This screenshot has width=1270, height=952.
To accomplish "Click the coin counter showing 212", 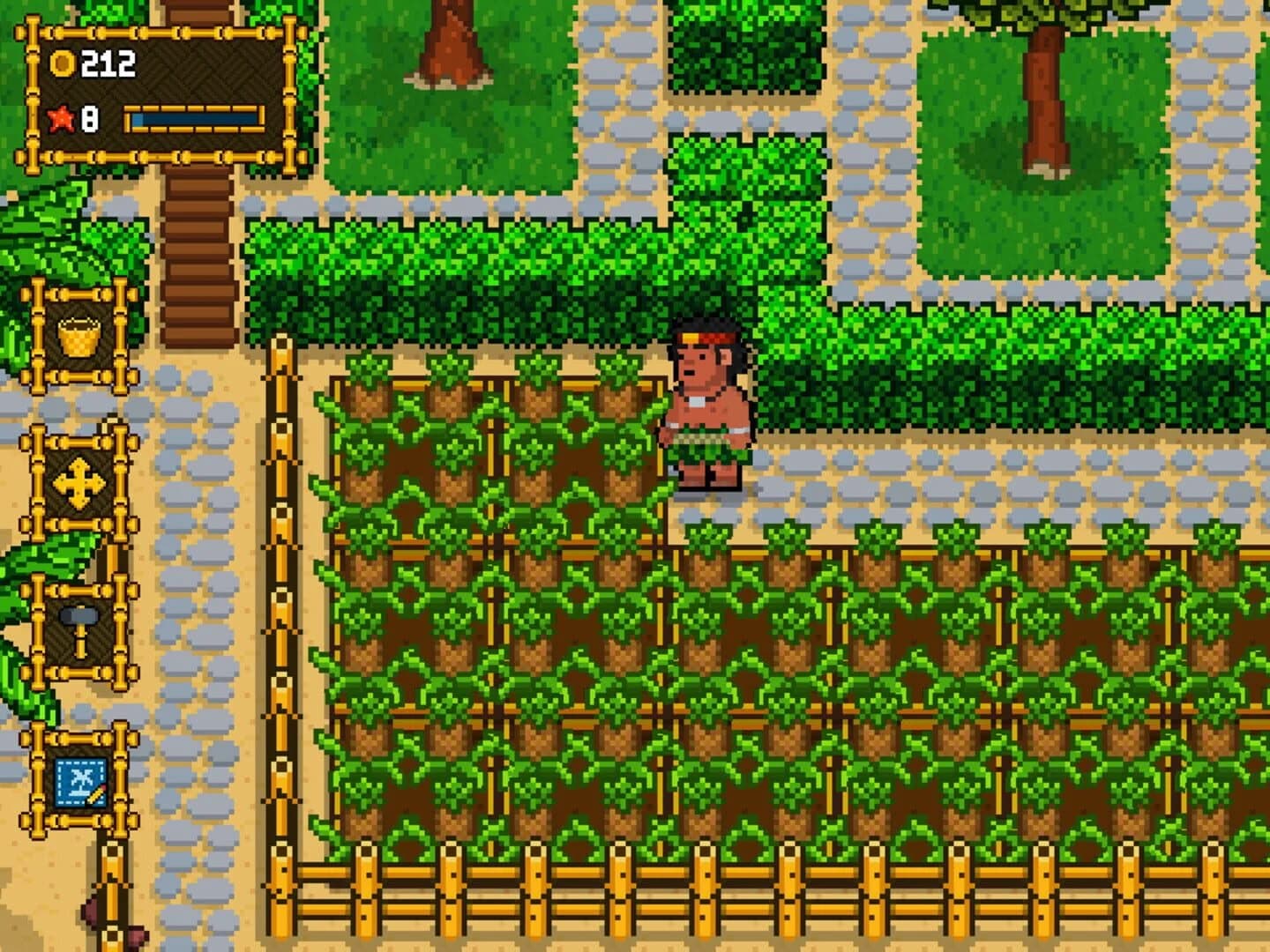I will tap(97, 62).
